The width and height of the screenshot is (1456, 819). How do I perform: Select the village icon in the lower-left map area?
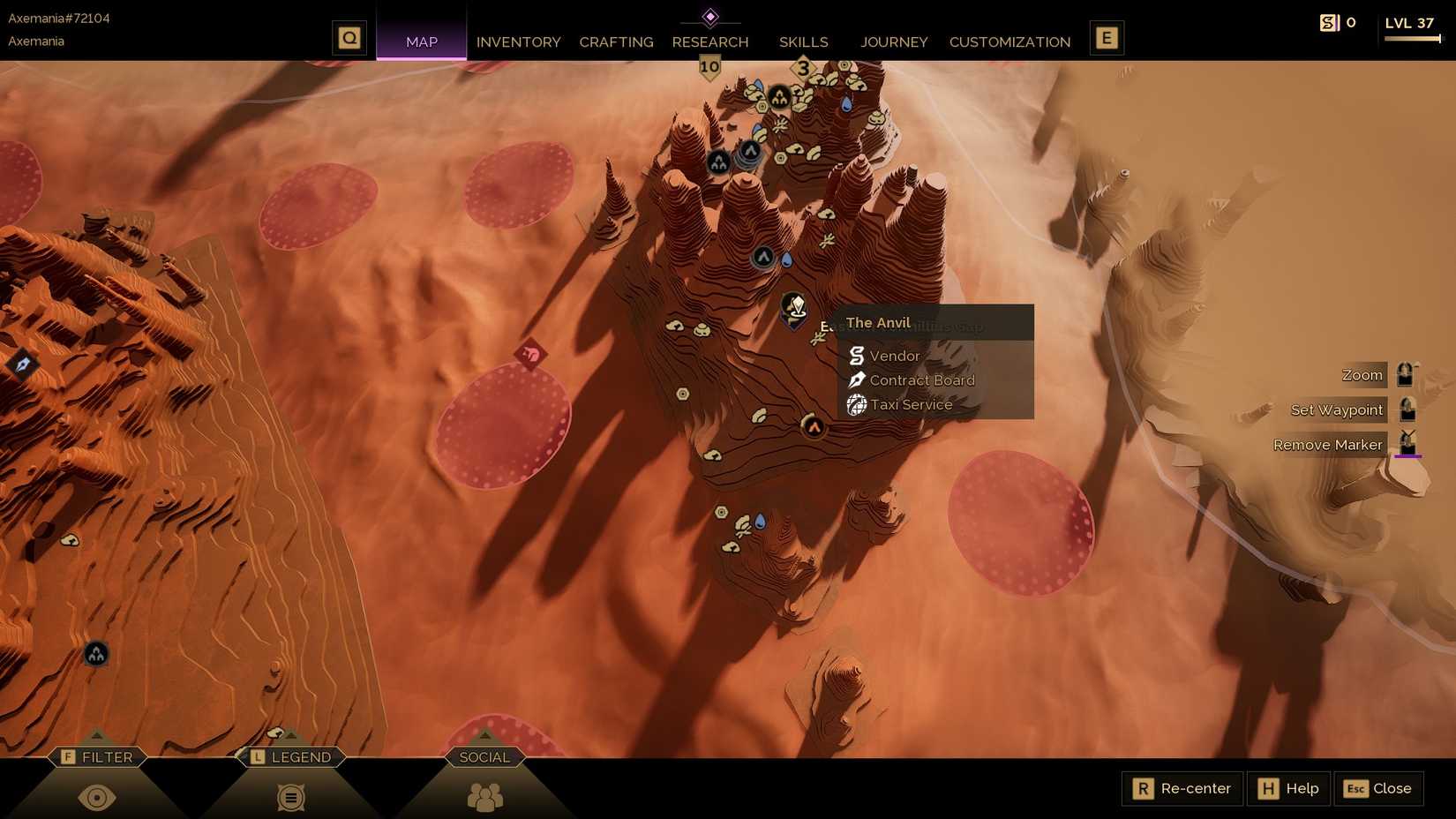click(94, 655)
